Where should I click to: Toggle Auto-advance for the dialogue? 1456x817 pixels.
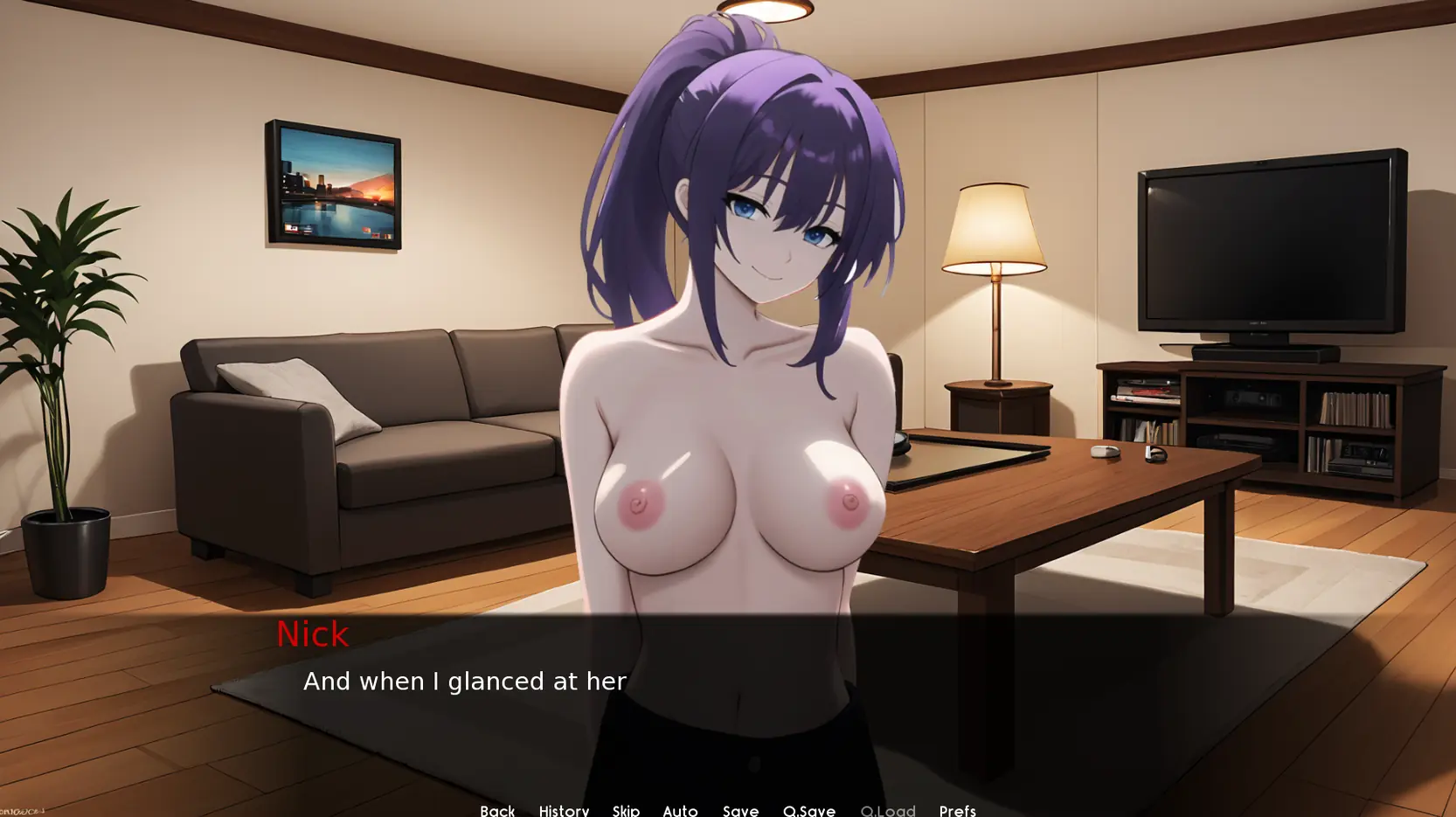[680, 810]
